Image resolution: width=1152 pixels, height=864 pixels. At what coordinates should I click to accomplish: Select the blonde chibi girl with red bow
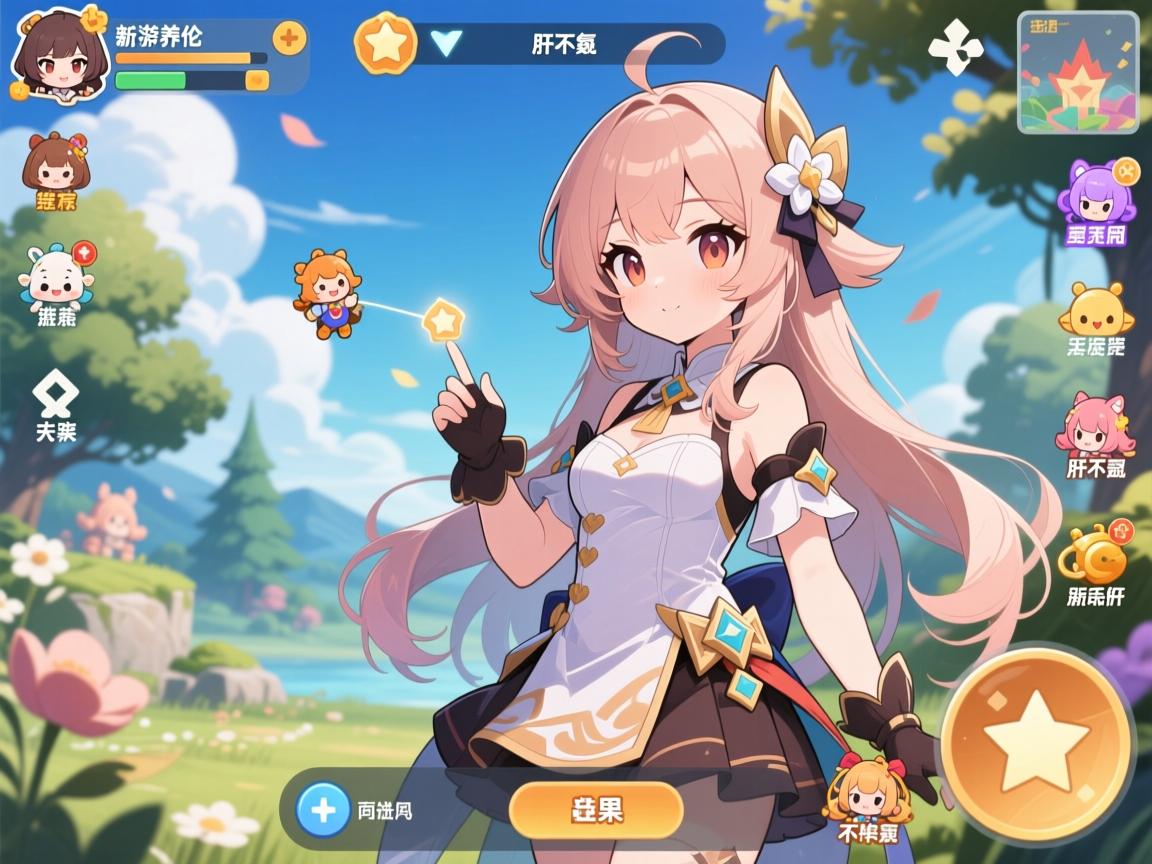coord(865,790)
